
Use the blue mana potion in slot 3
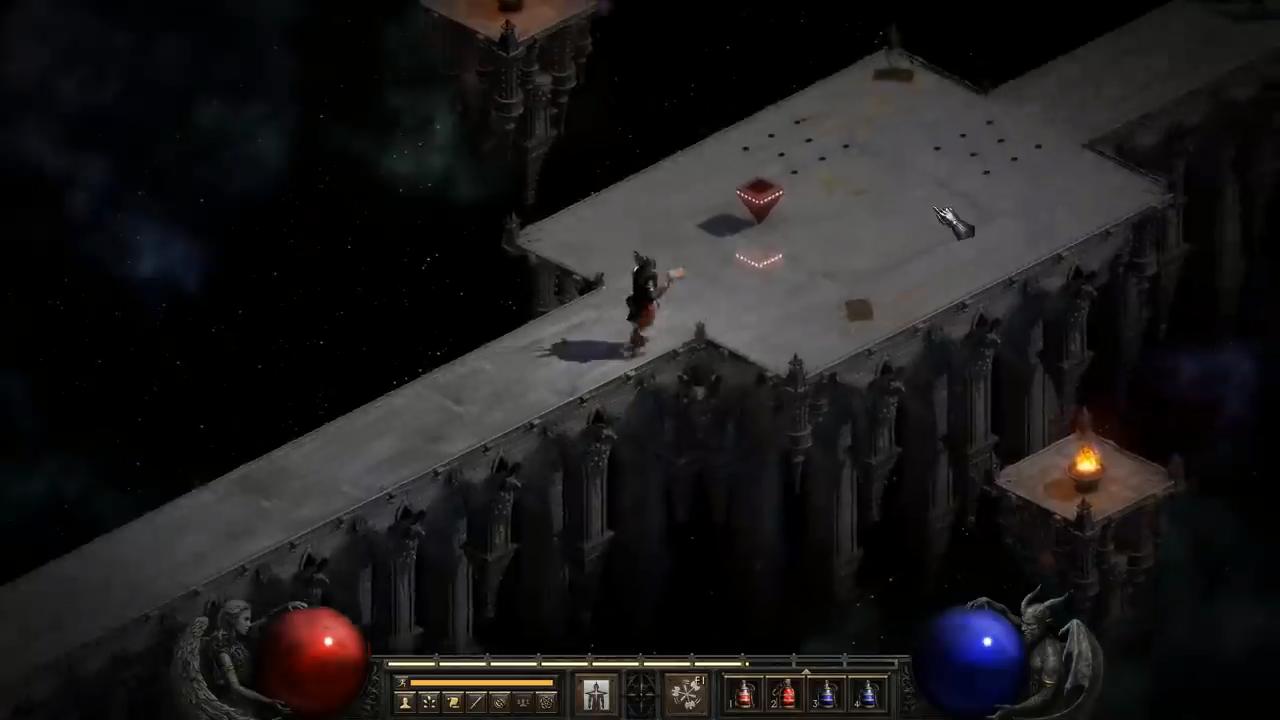828,694
